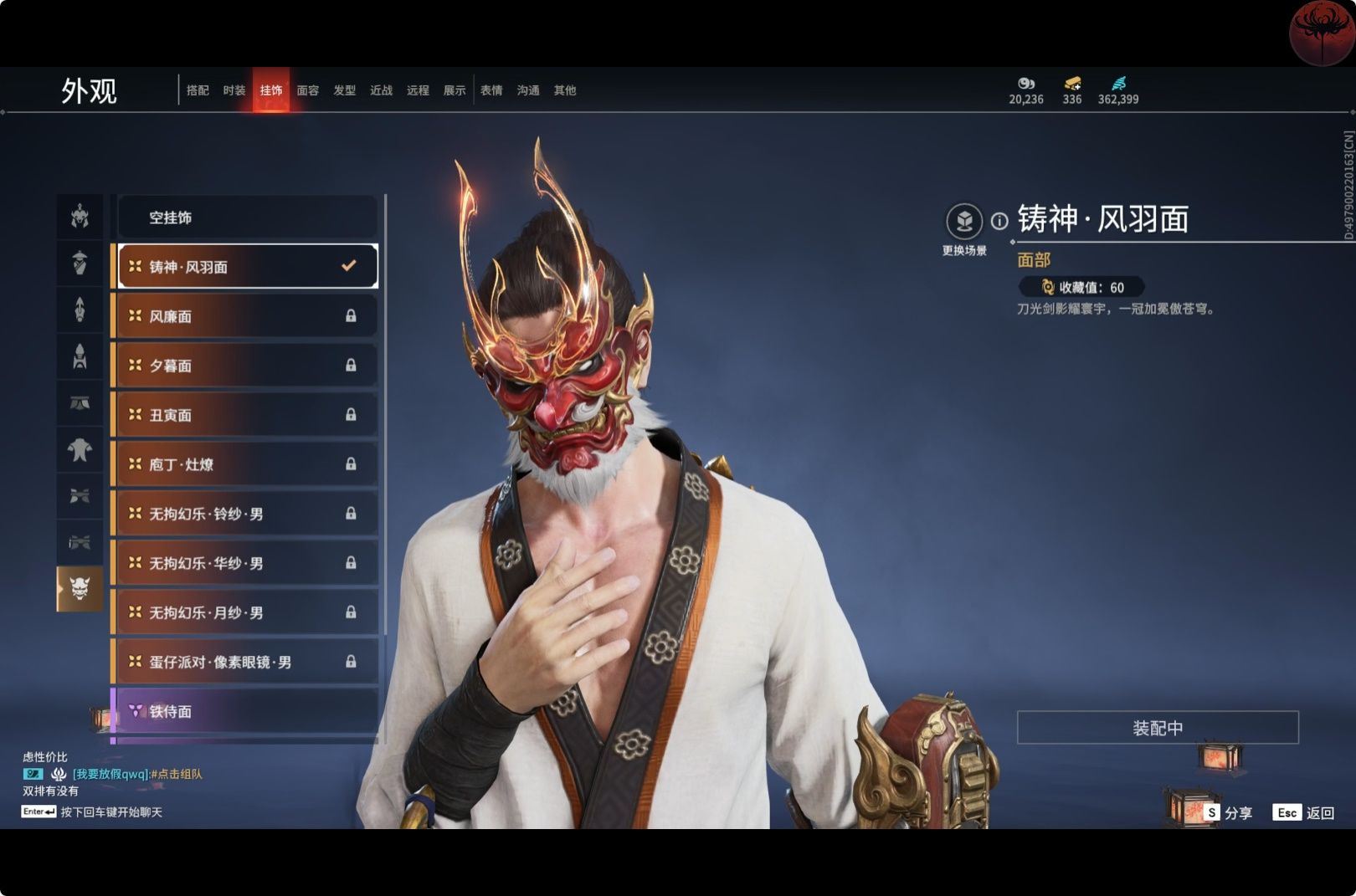Click the 更换场景 change scene button

(x=964, y=222)
